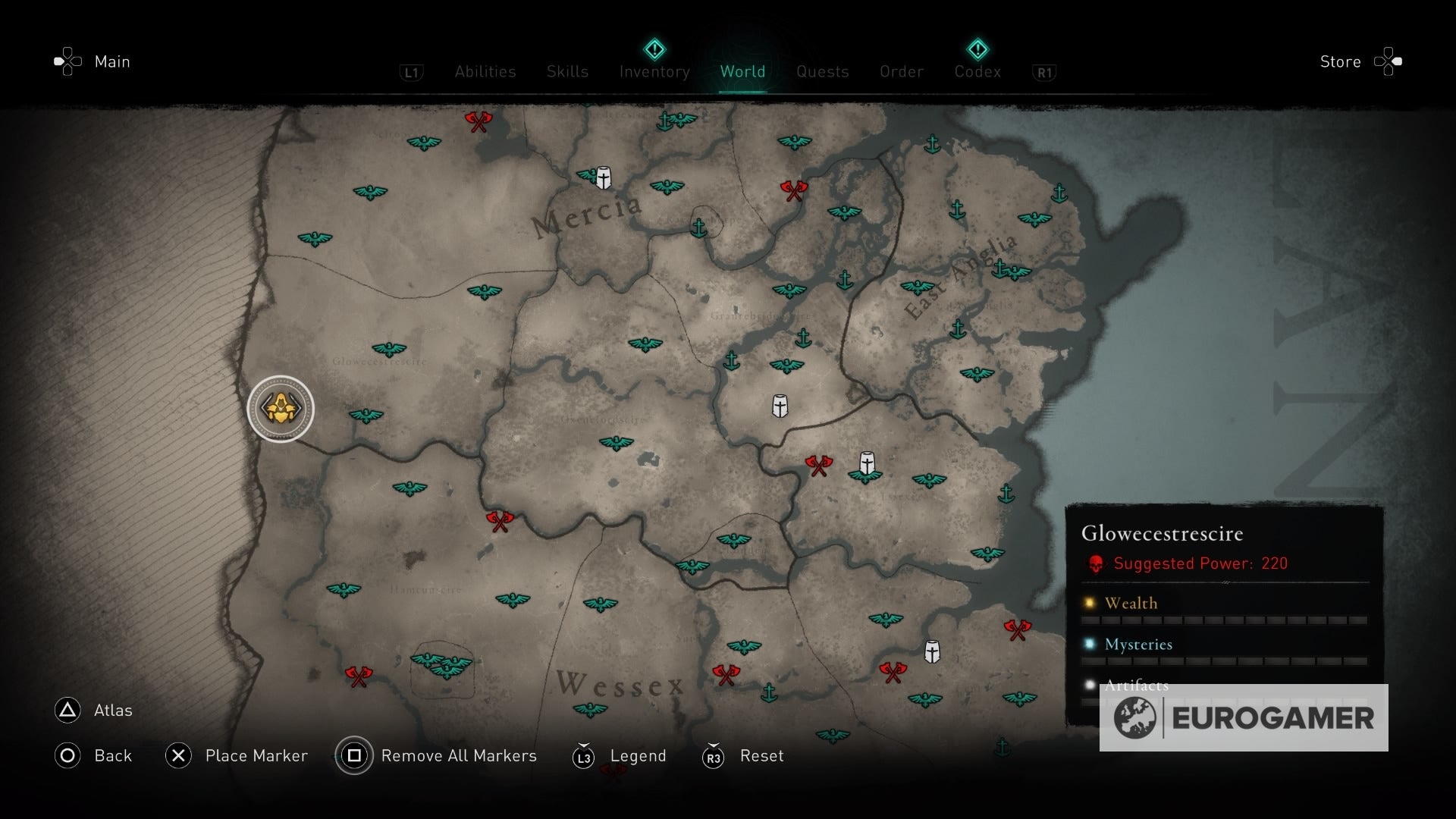This screenshot has width=1456, height=819.
Task: Open the Skills tab
Action: click(x=567, y=72)
